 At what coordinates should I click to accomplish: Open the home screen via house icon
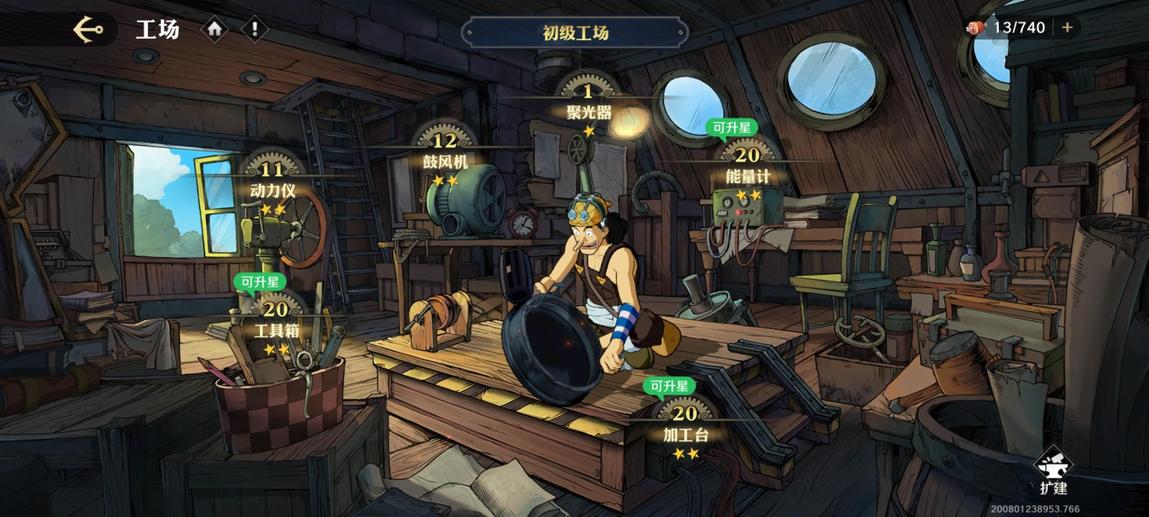(215, 29)
